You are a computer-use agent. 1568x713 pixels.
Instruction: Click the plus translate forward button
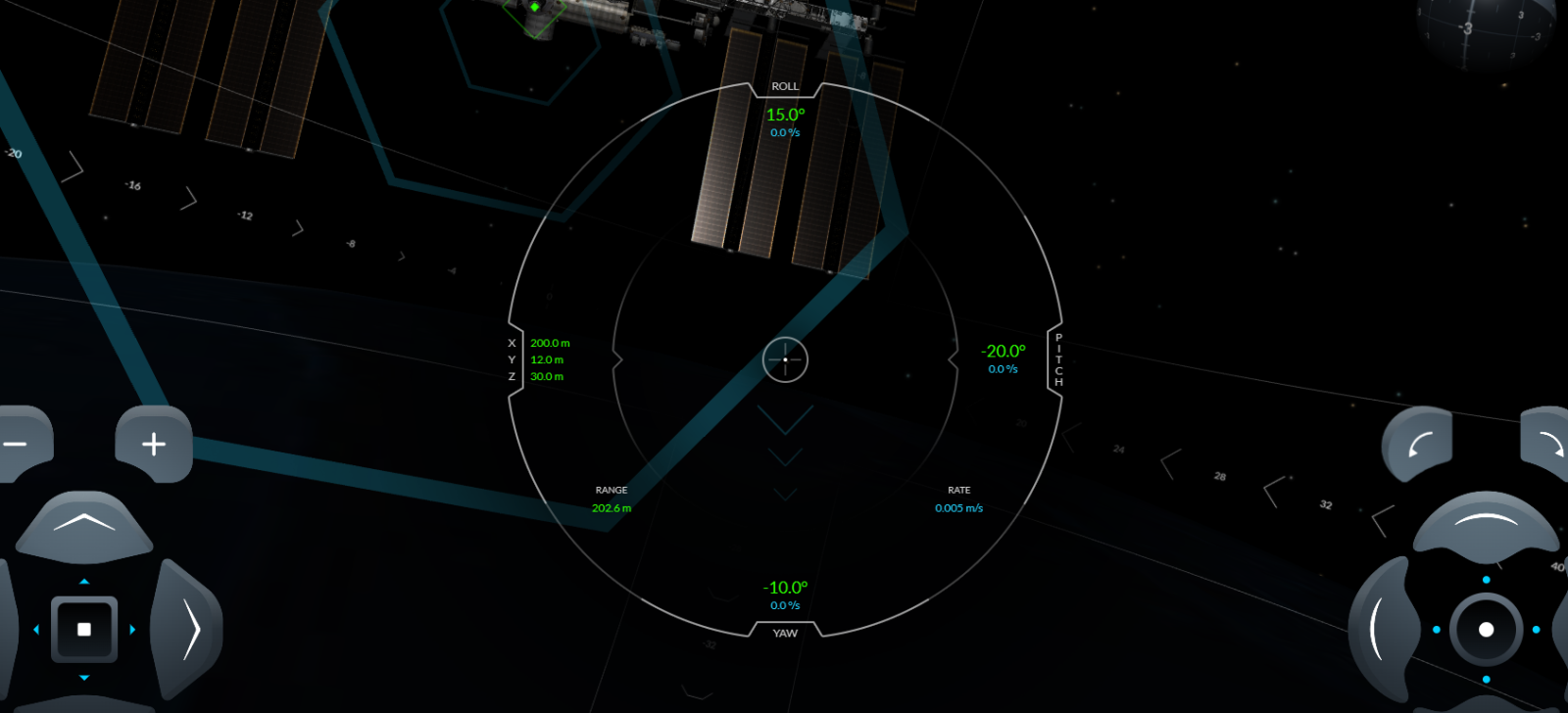(x=154, y=445)
